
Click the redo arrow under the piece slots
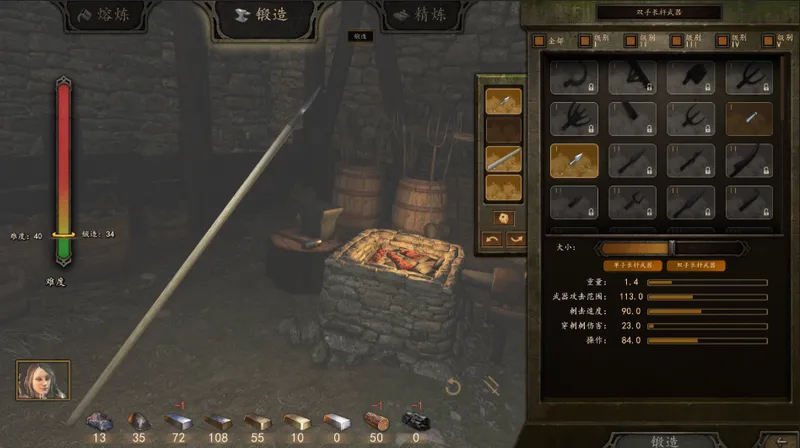[515, 240]
